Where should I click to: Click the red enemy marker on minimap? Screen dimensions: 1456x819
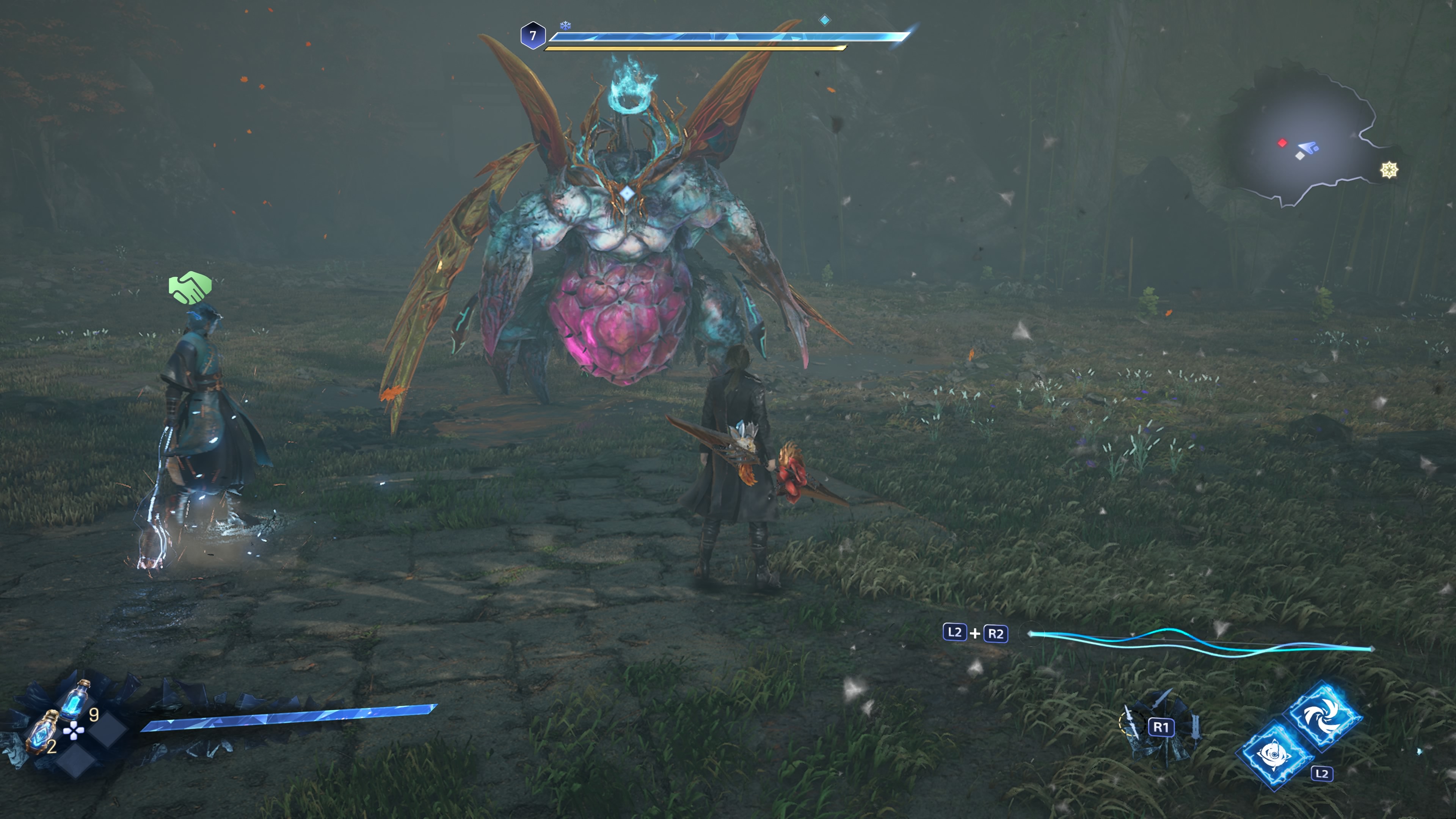click(x=1282, y=143)
